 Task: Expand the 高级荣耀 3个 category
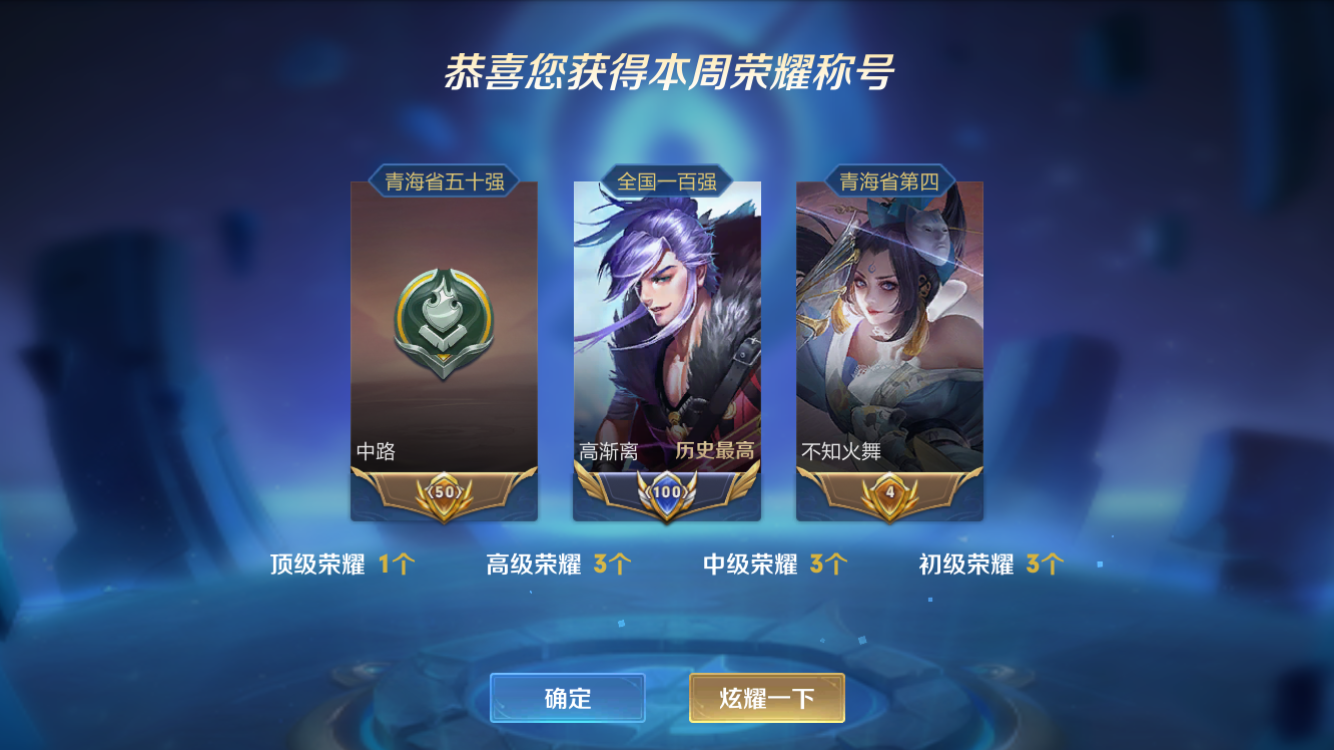tap(555, 562)
